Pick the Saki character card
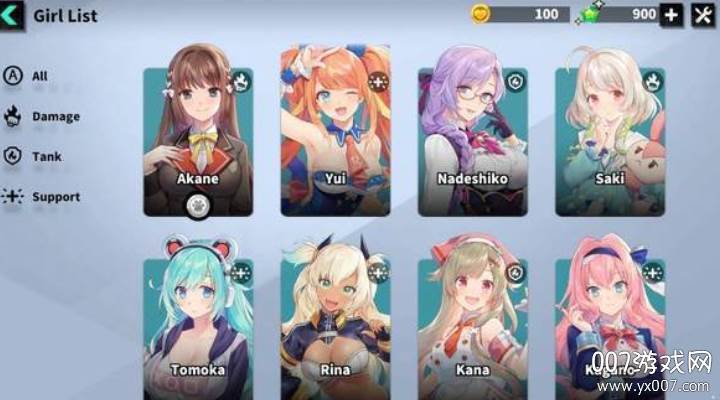This screenshot has width=720, height=400. point(610,130)
